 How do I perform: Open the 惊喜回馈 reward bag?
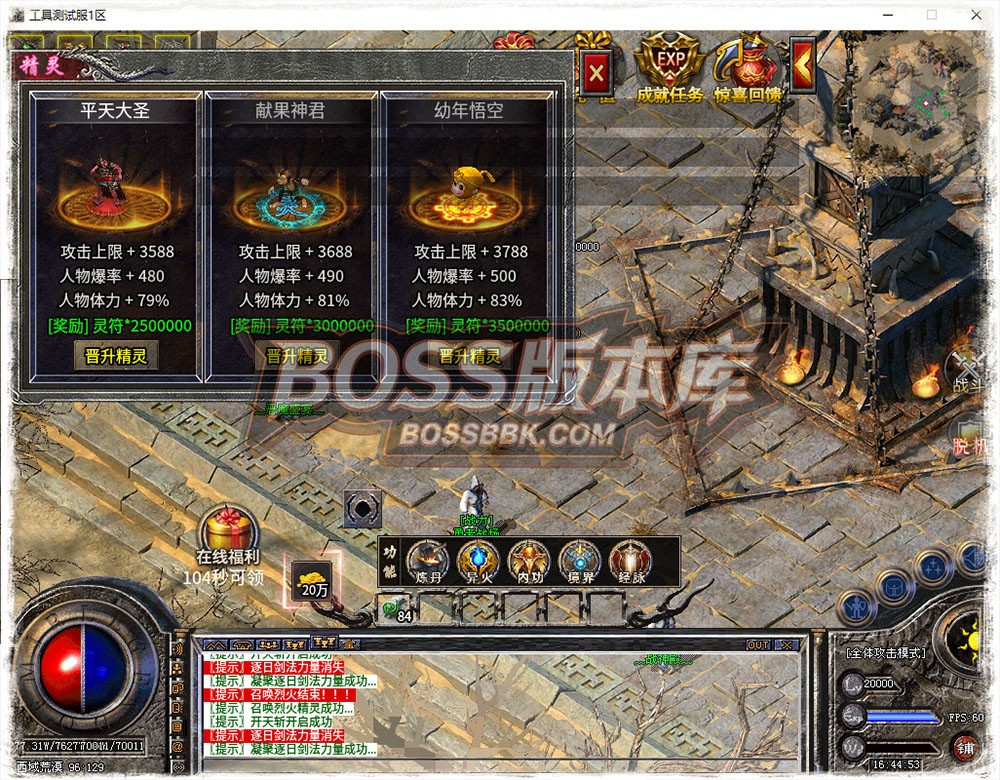pyautogui.click(x=747, y=68)
